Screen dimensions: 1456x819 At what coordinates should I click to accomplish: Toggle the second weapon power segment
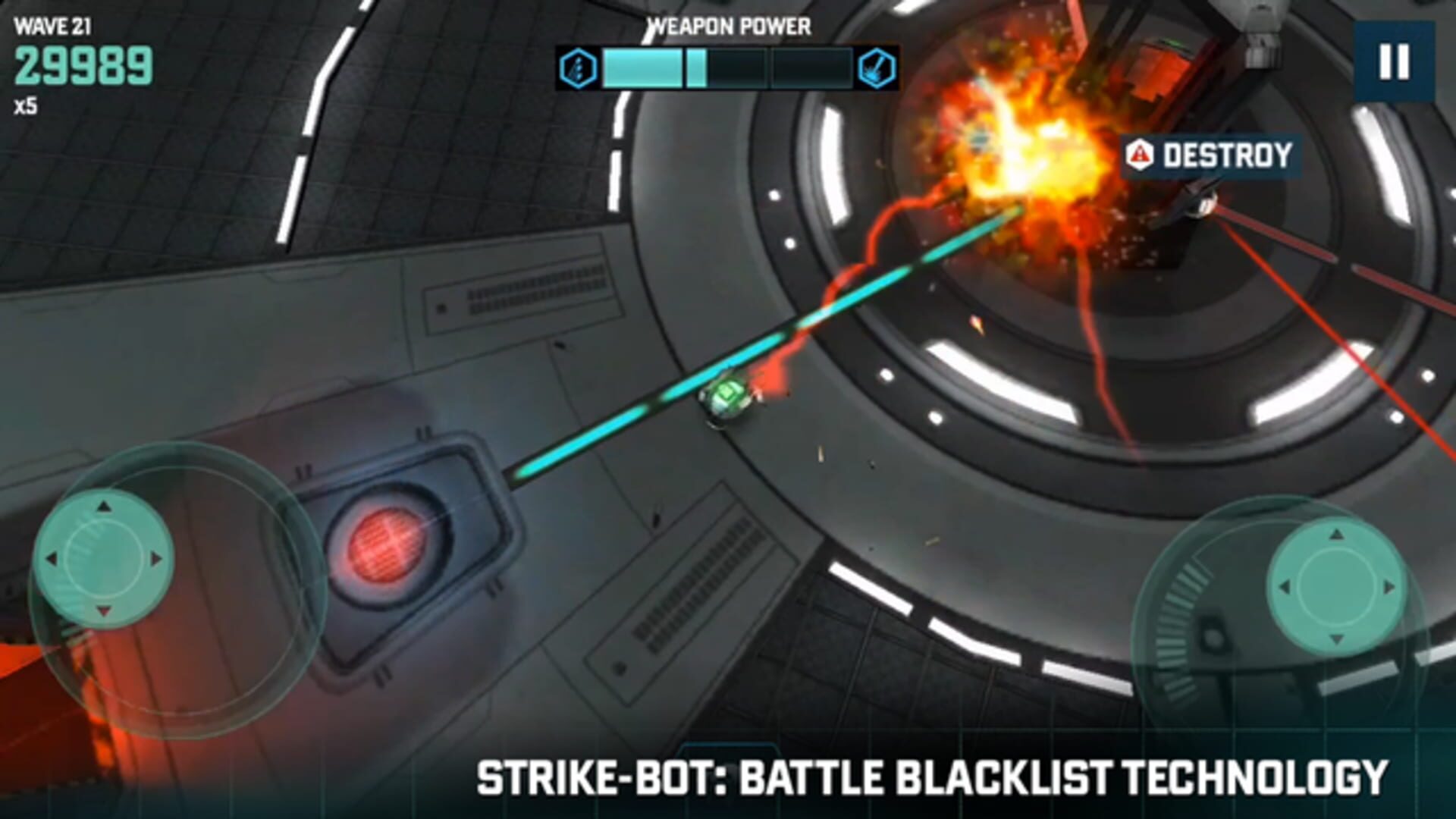(728, 70)
